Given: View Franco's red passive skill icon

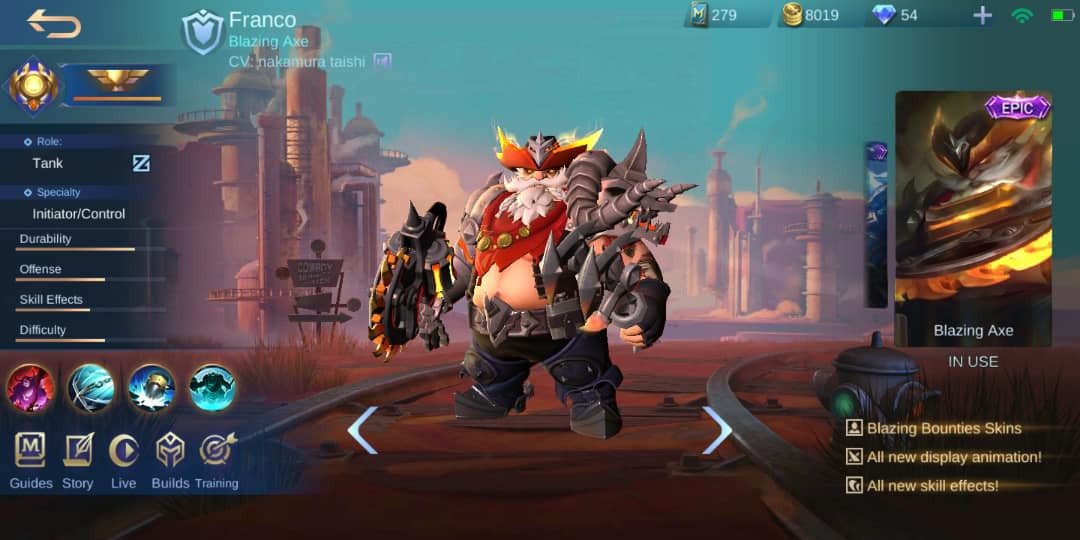Looking at the screenshot, I should pos(30,388).
